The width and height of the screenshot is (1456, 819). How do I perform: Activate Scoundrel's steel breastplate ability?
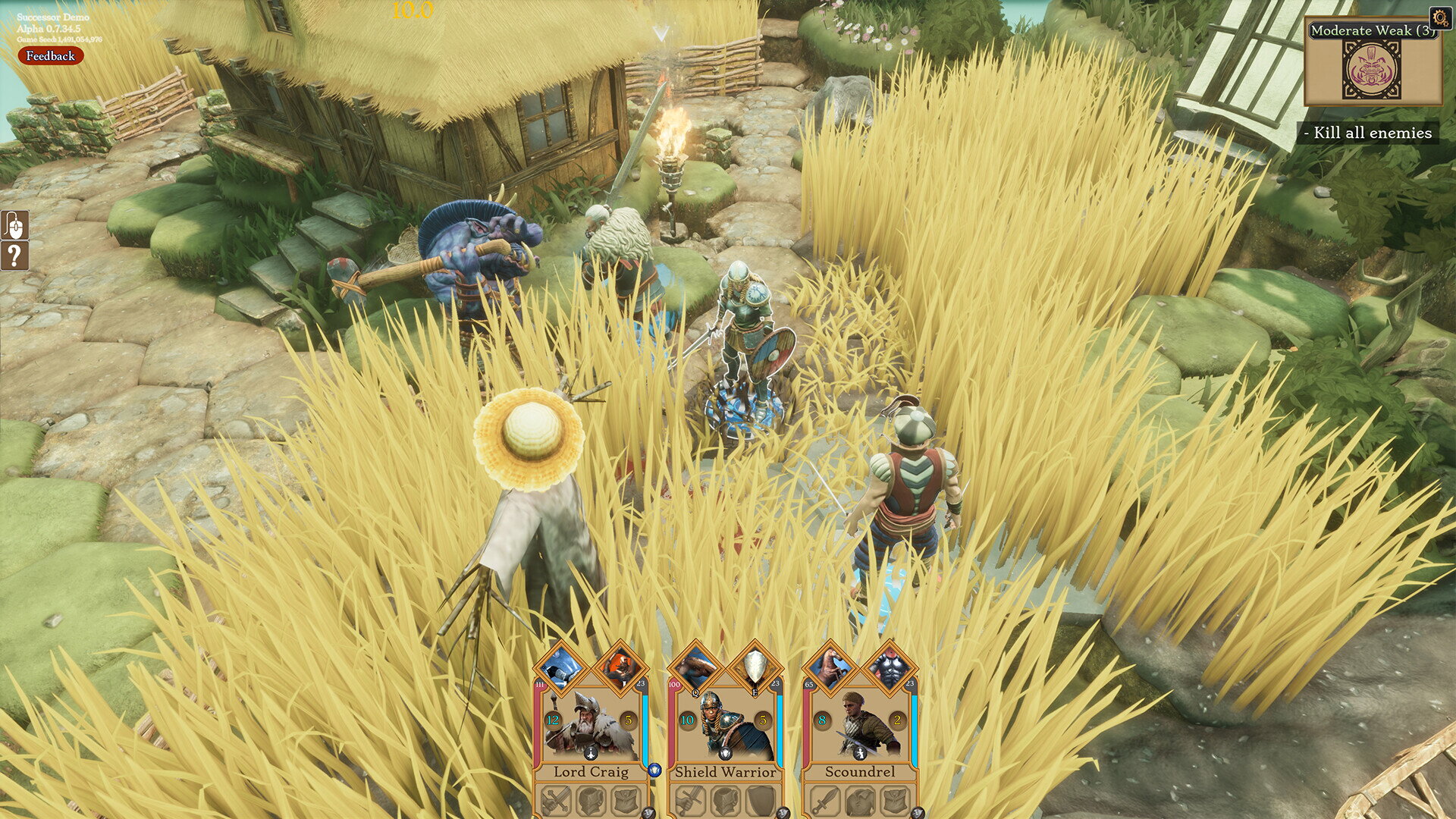click(889, 668)
